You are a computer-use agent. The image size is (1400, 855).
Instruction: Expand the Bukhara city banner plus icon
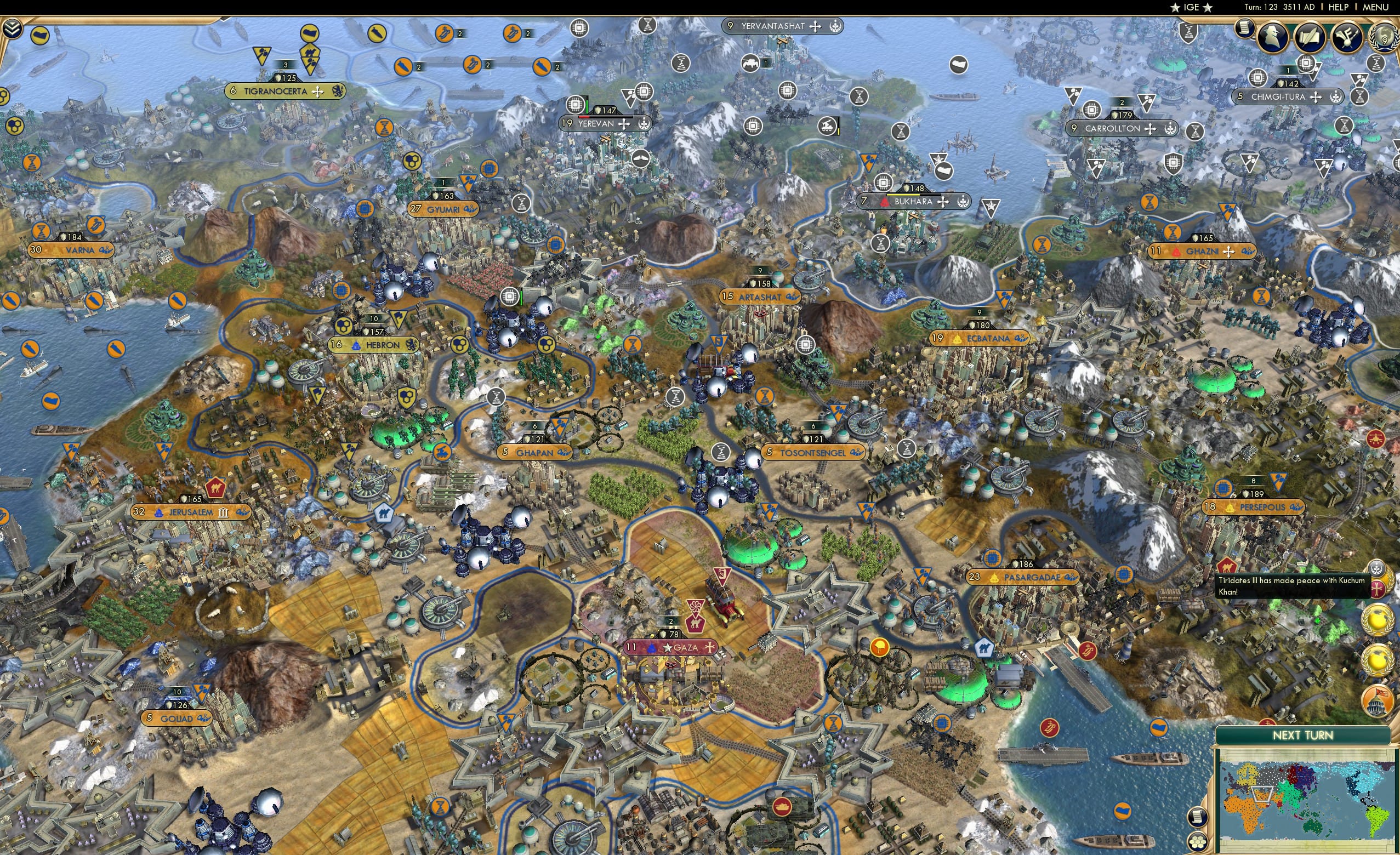944,203
